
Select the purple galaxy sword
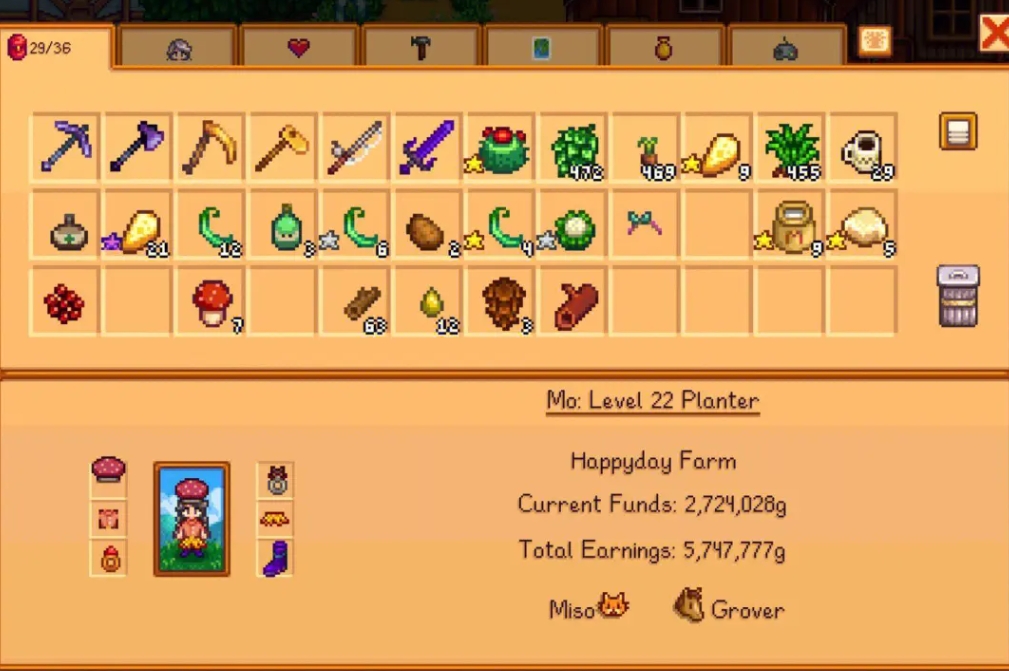pos(428,147)
